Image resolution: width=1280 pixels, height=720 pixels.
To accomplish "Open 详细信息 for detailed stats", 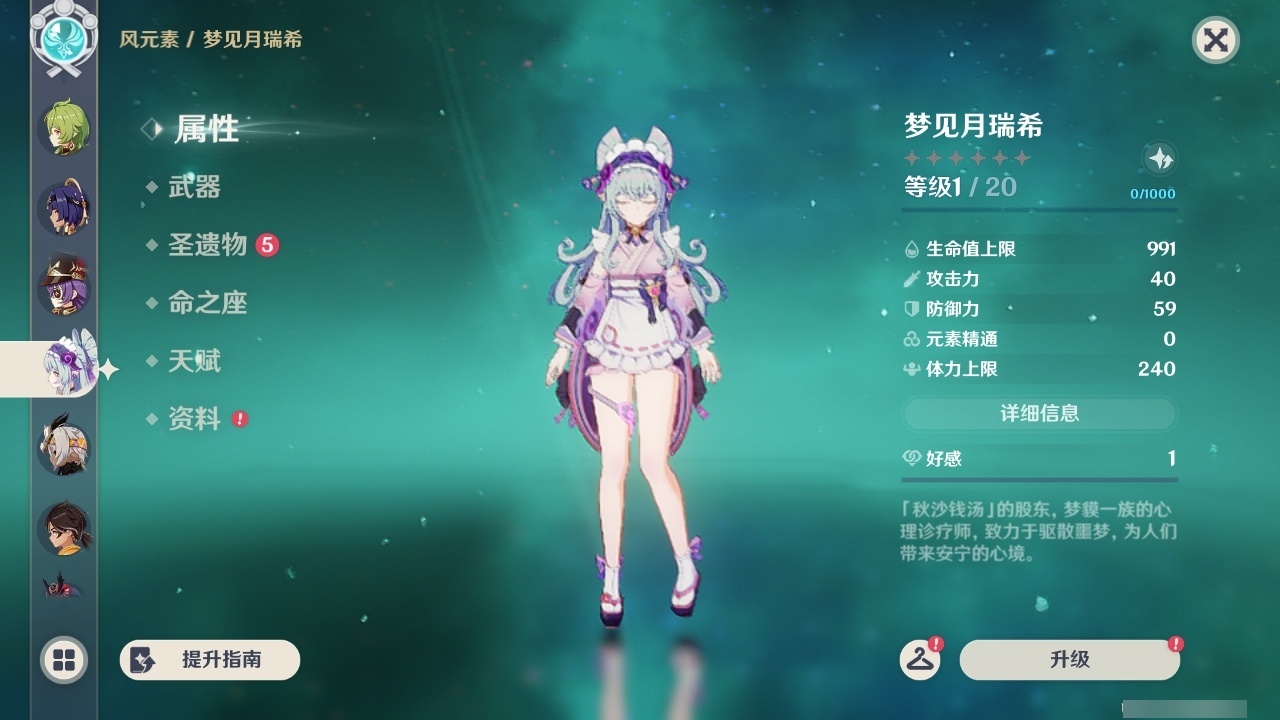I will click(x=1040, y=414).
